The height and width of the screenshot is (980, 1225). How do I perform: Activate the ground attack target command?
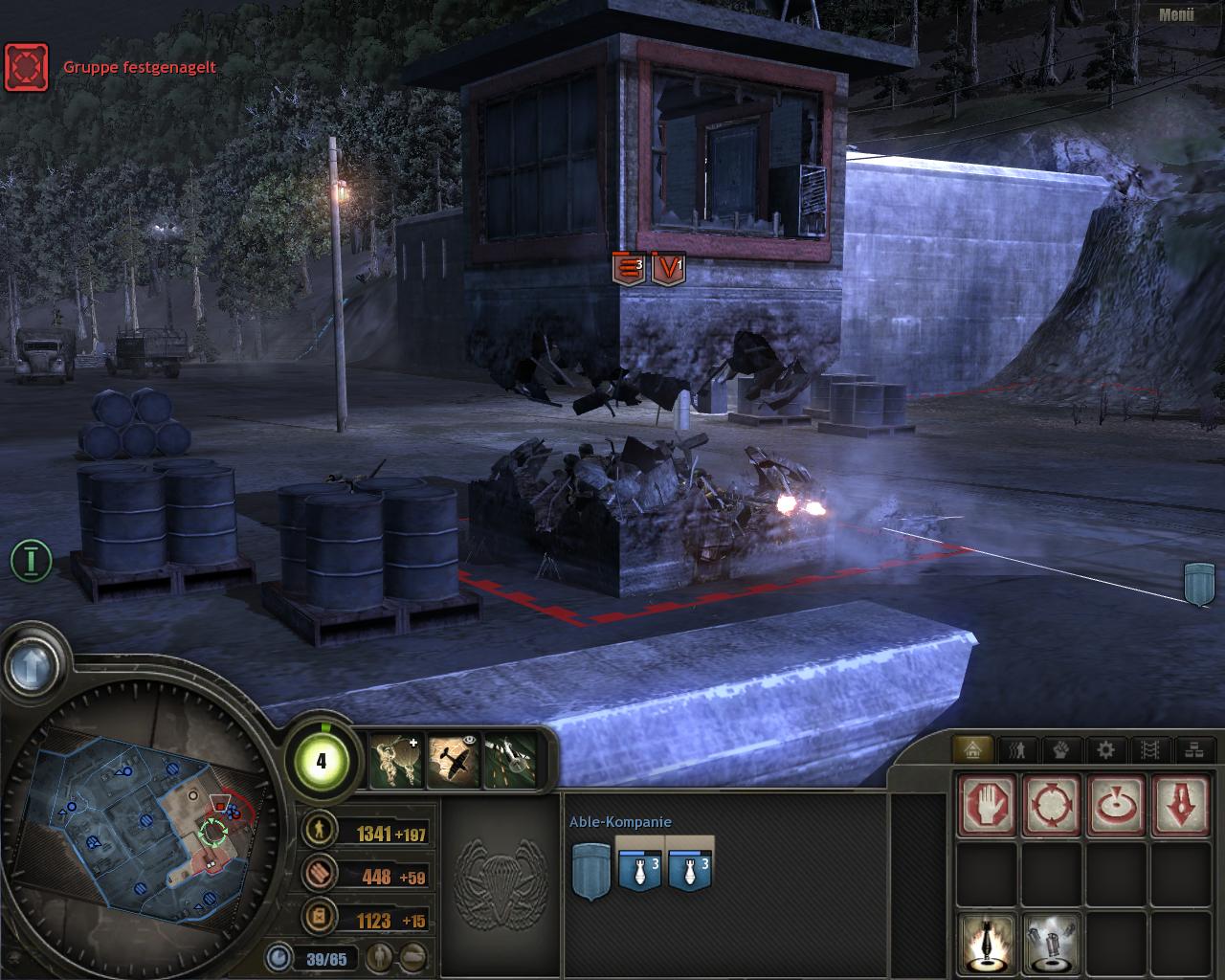tap(1116, 804)
